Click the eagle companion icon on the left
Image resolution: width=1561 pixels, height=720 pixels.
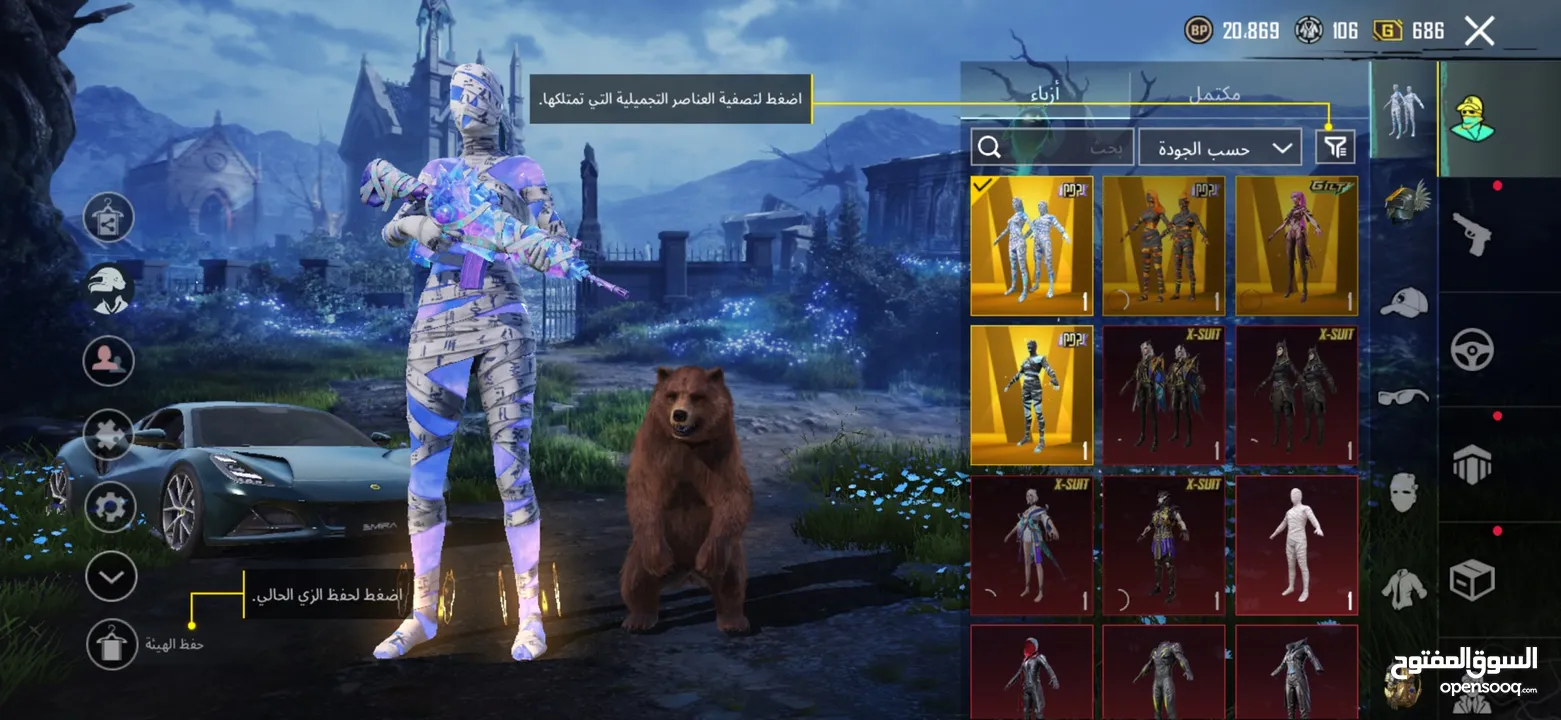[108, 287]
